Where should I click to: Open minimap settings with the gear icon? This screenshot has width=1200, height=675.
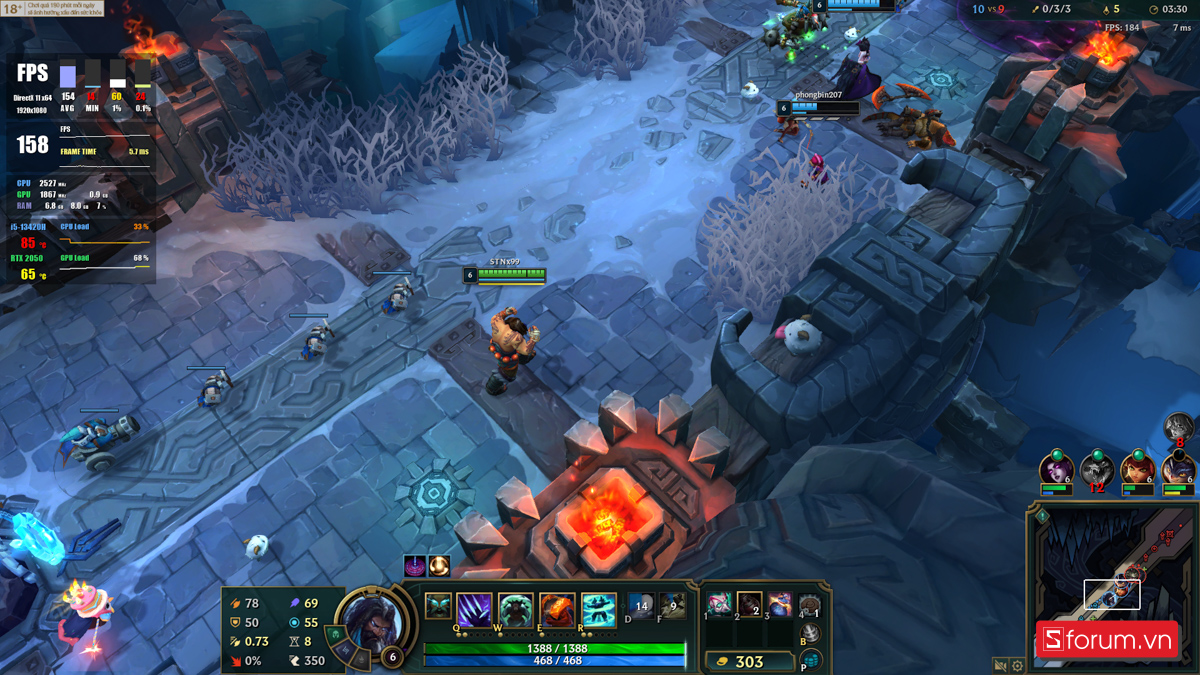pyautogui.click(x=1018, y=665)
